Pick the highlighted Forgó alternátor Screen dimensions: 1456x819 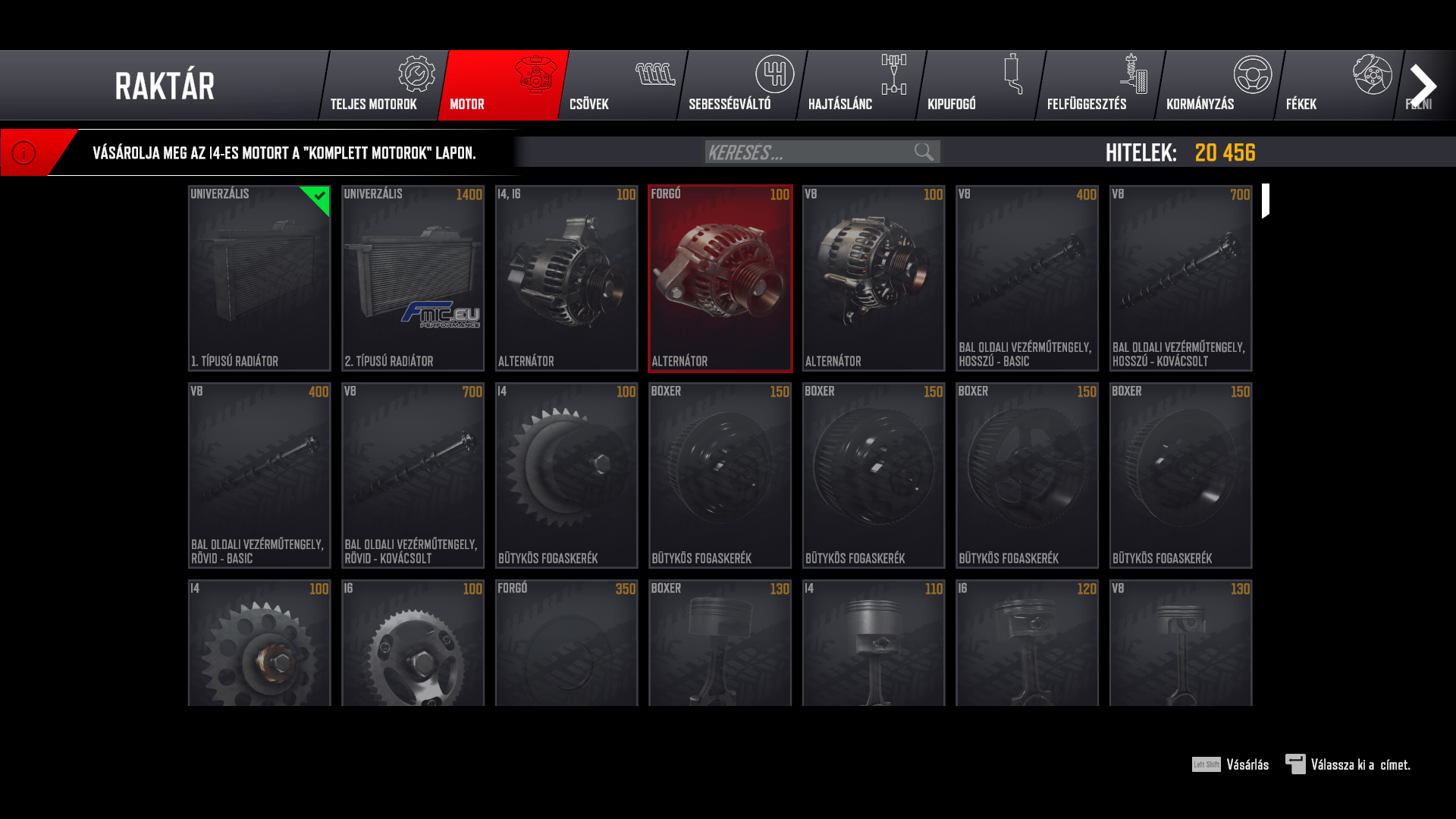pos(720,278)
